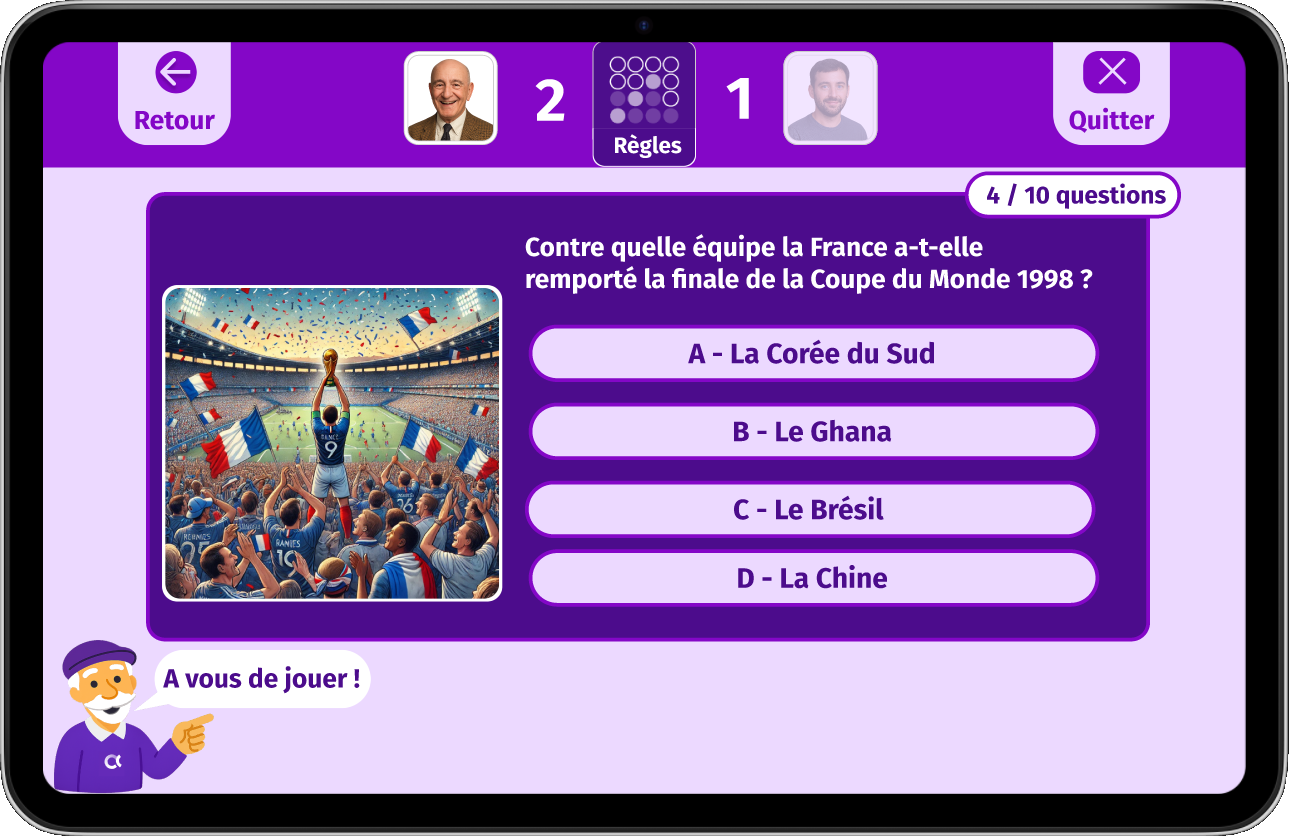Answer with D - La Chine

click(813, 578)
